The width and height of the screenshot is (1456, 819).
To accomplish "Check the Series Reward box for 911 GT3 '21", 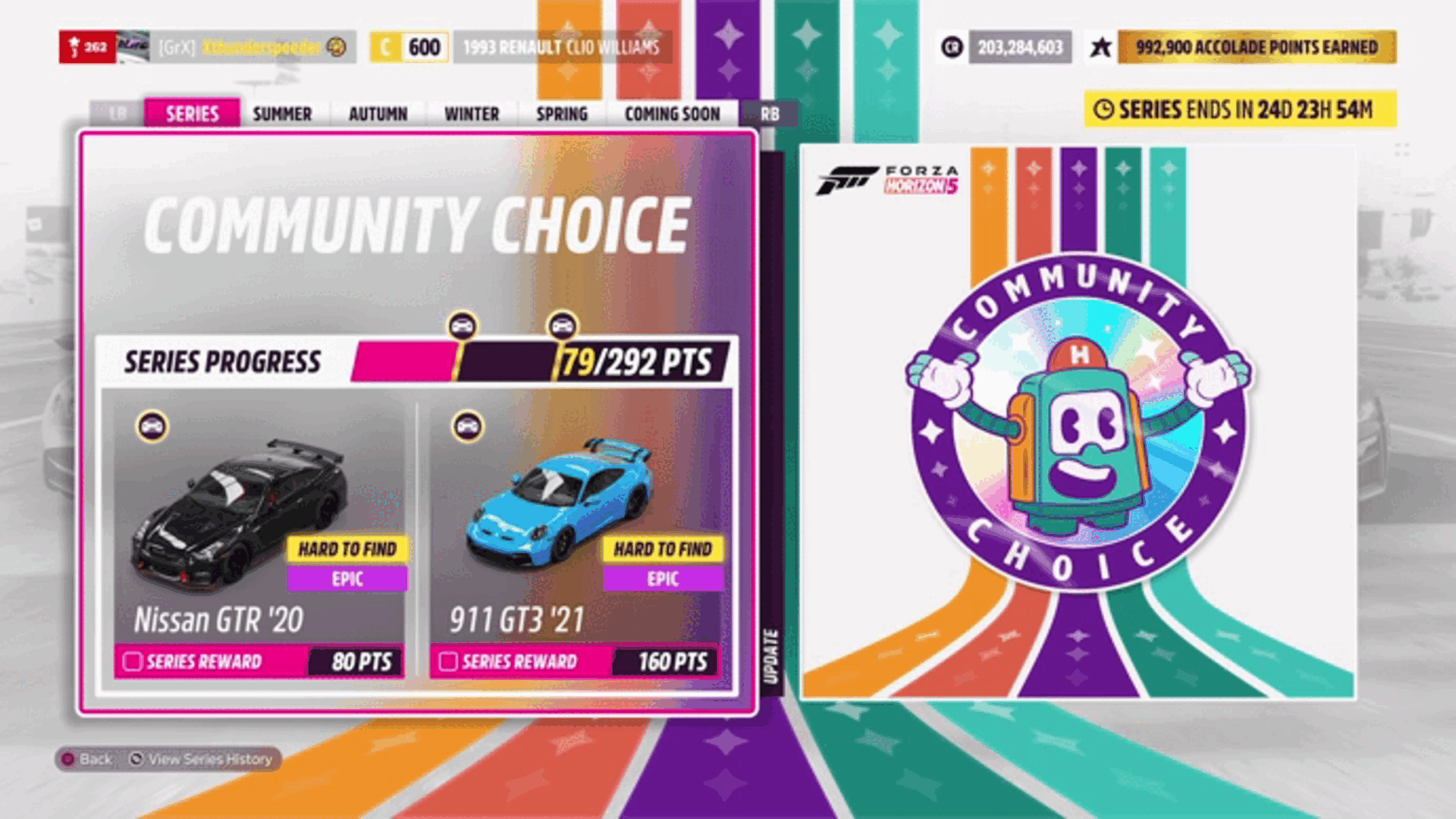I will coord(449,661).
